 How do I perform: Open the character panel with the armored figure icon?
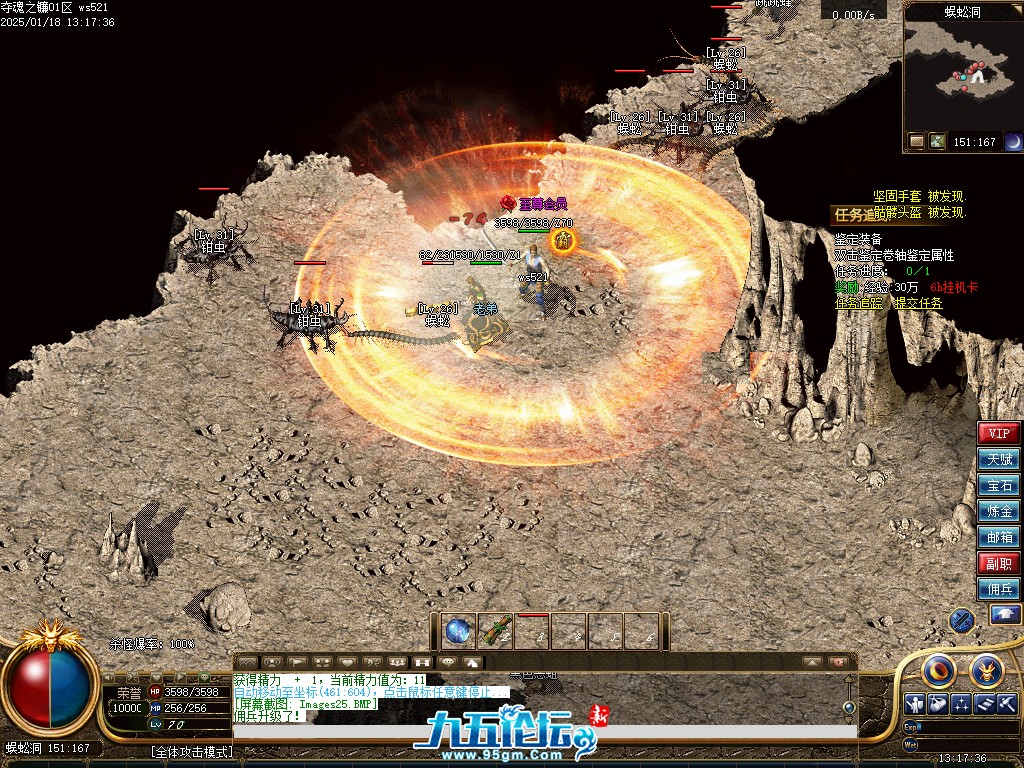pos(914,704)
